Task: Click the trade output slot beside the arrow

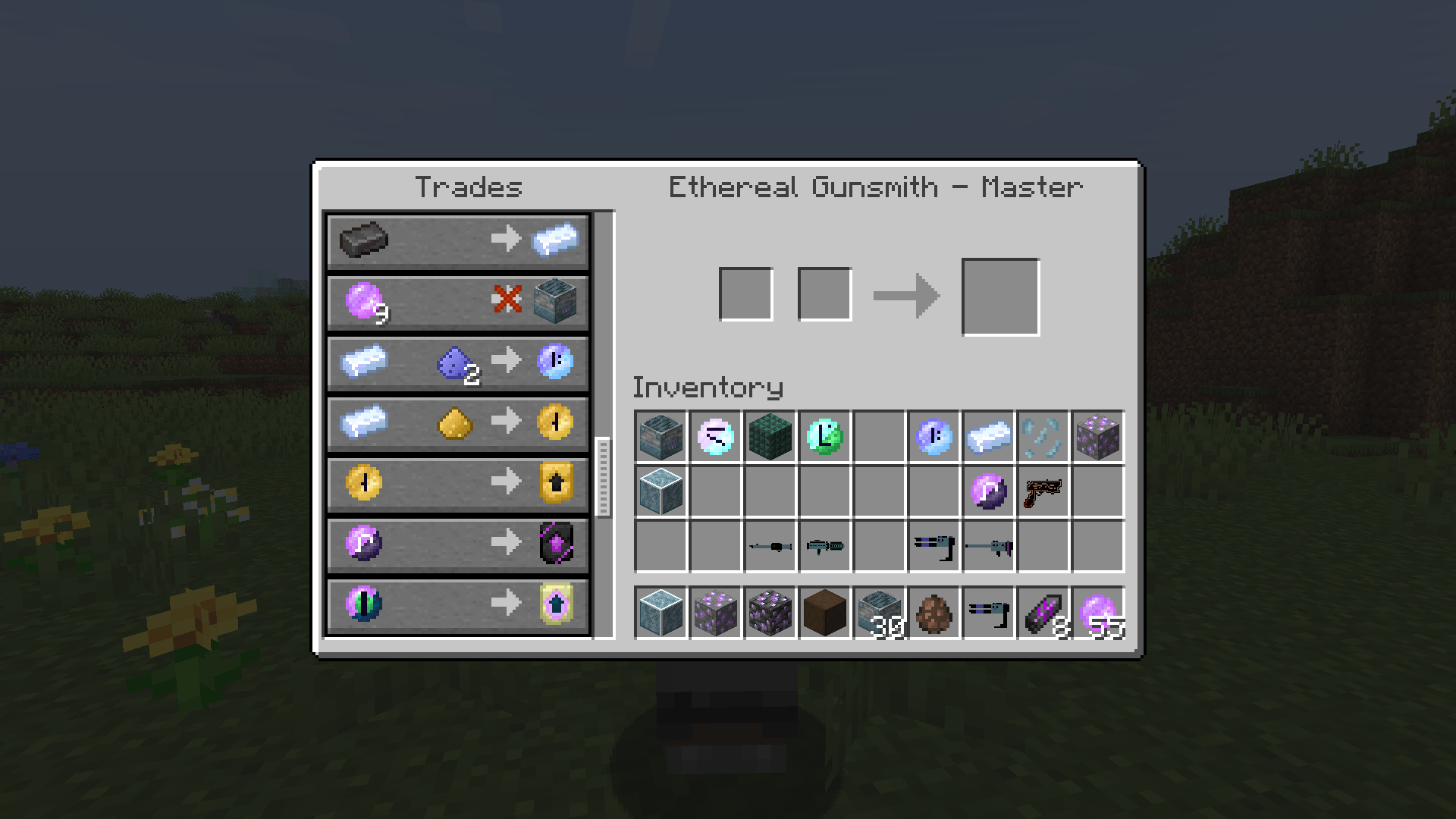Action: 999,294
